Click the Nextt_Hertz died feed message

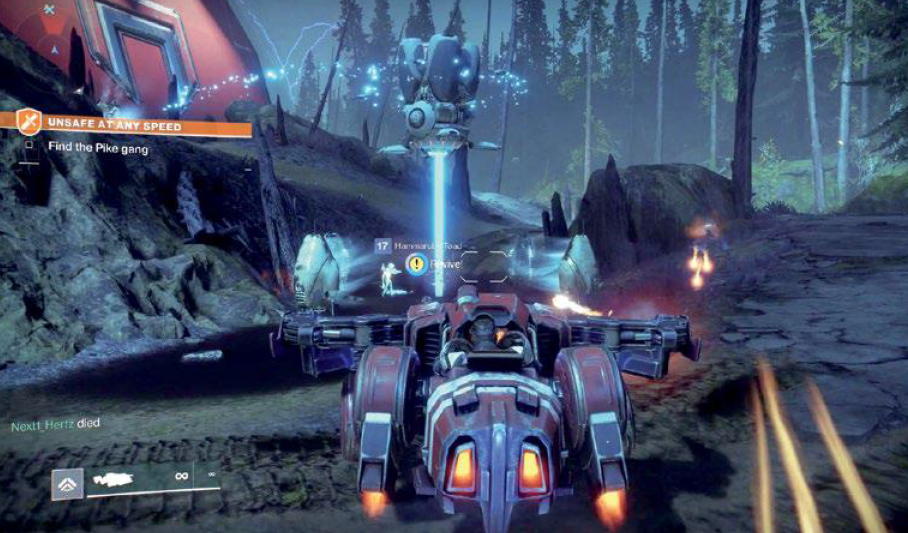pyautogui.click(x=55, y=424)
